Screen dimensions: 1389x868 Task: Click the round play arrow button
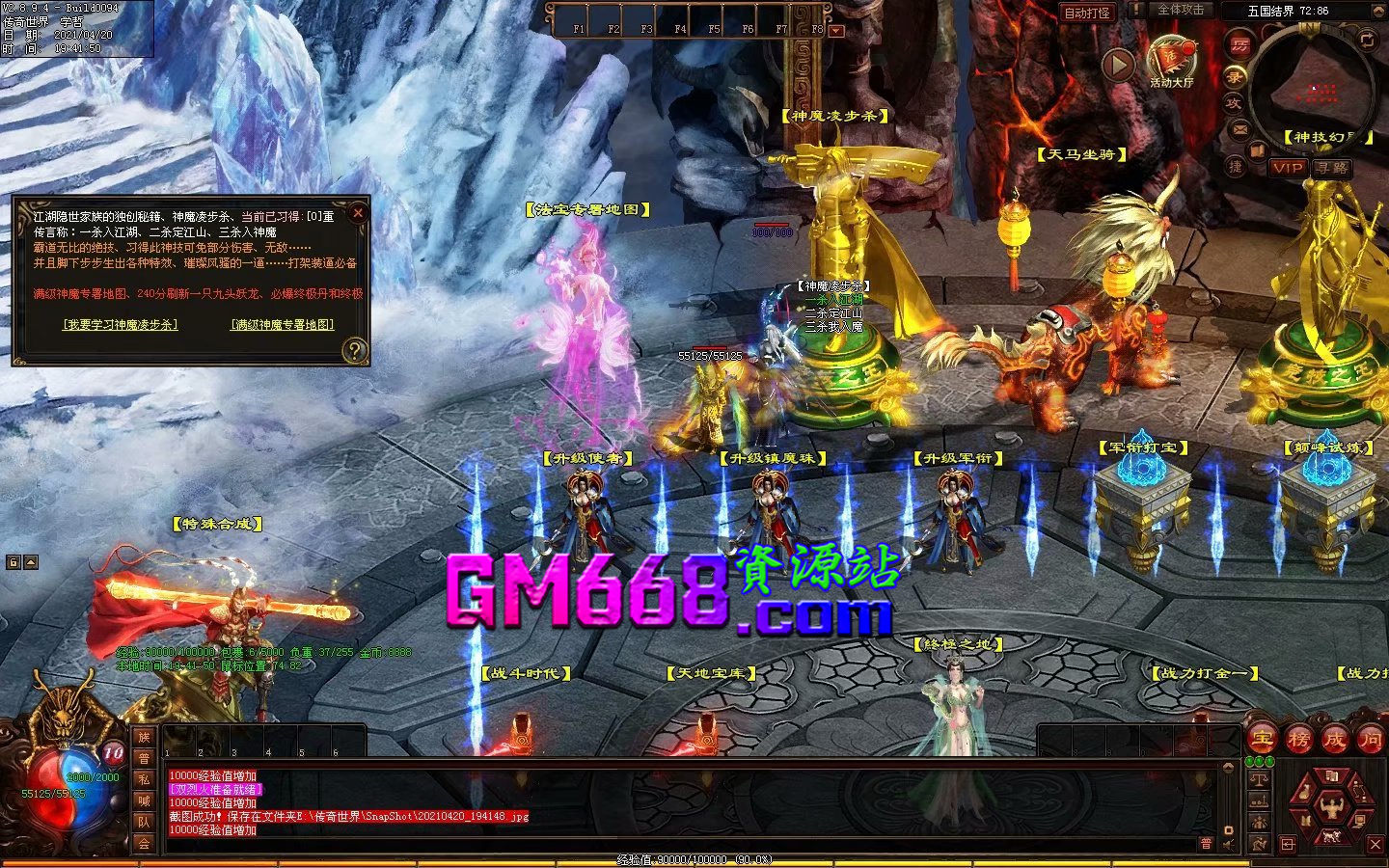point(1118,65)
